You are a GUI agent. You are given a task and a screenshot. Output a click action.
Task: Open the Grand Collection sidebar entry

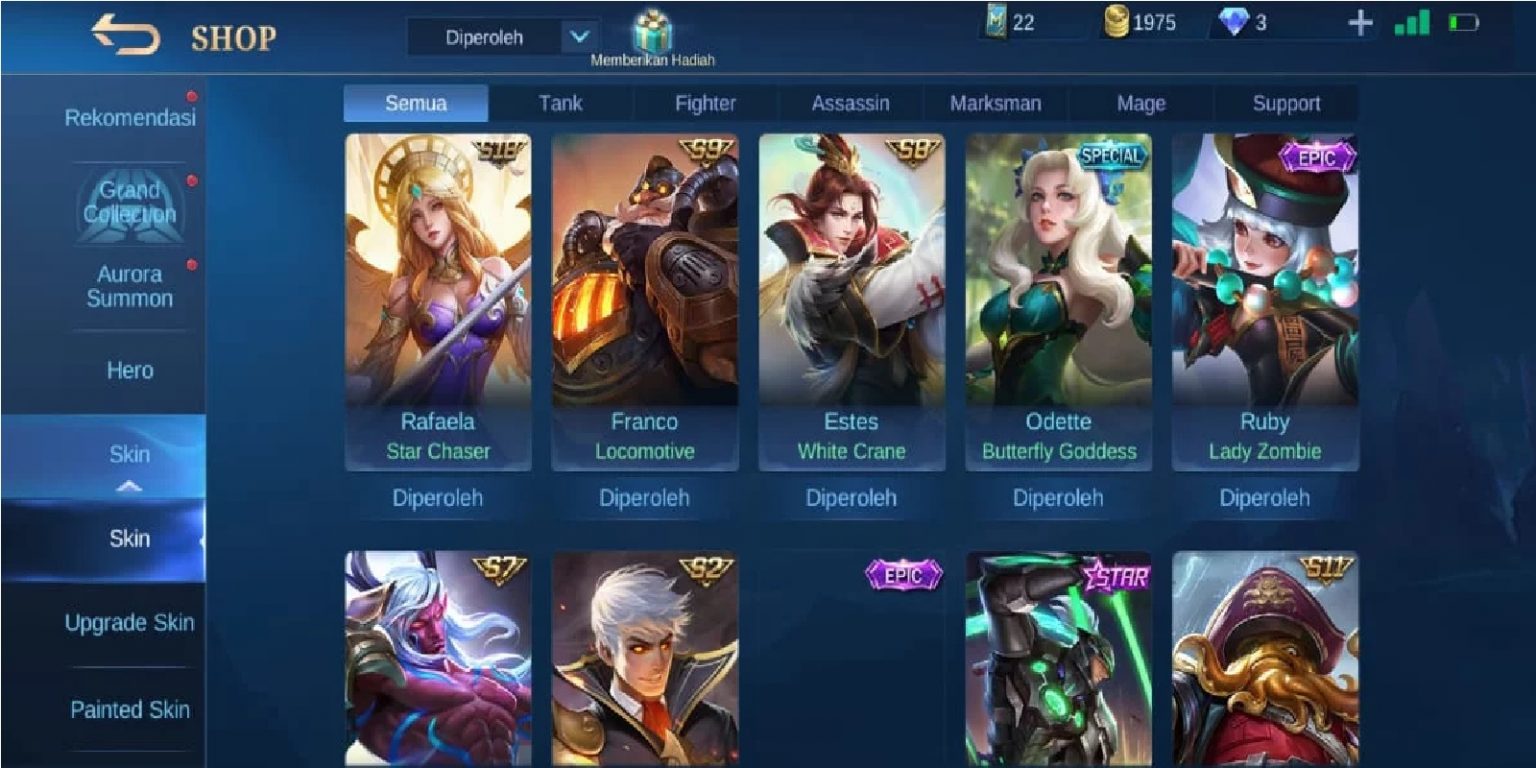pos(131,201)
